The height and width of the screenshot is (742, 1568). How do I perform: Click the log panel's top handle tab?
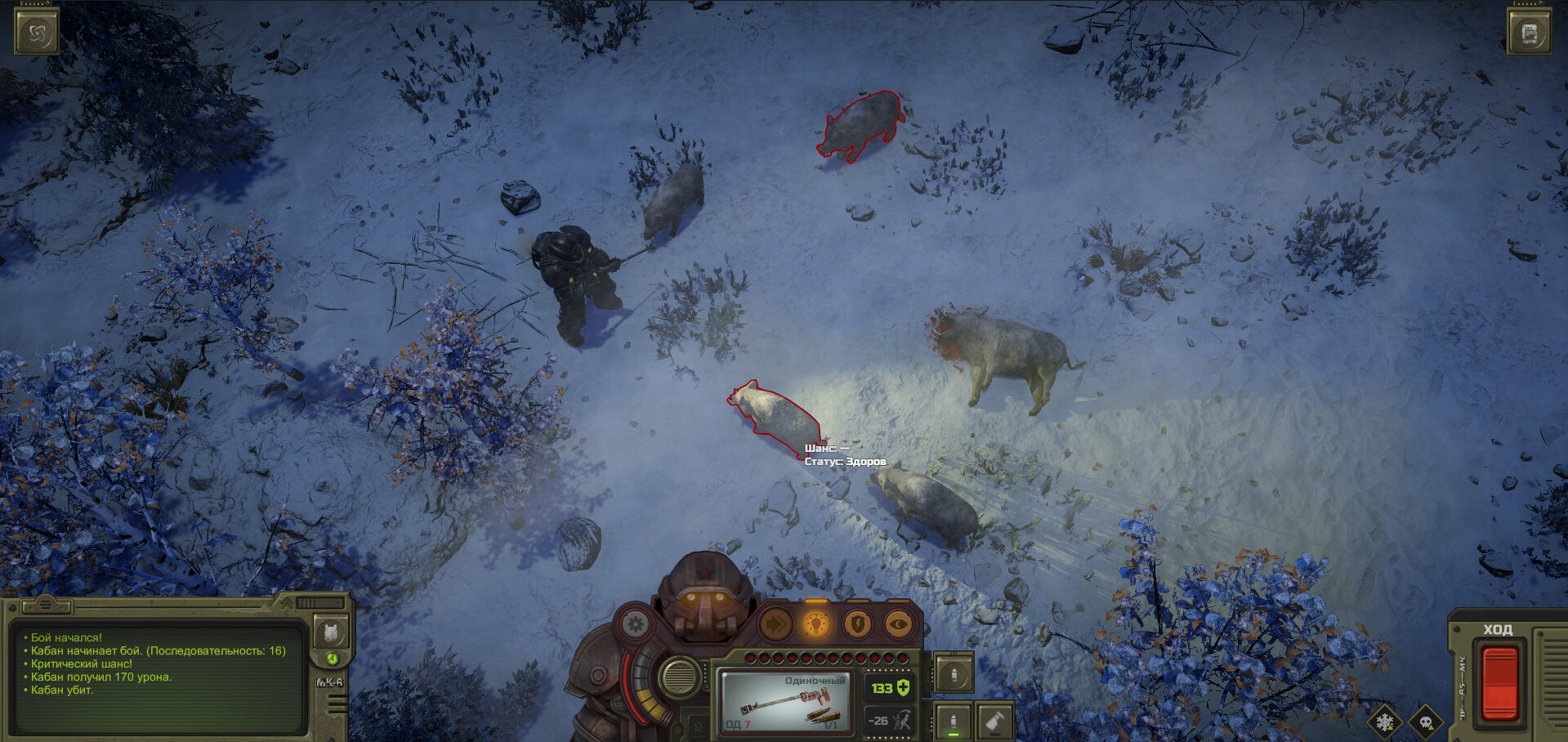pyautogui.click(x=46, y=606)
